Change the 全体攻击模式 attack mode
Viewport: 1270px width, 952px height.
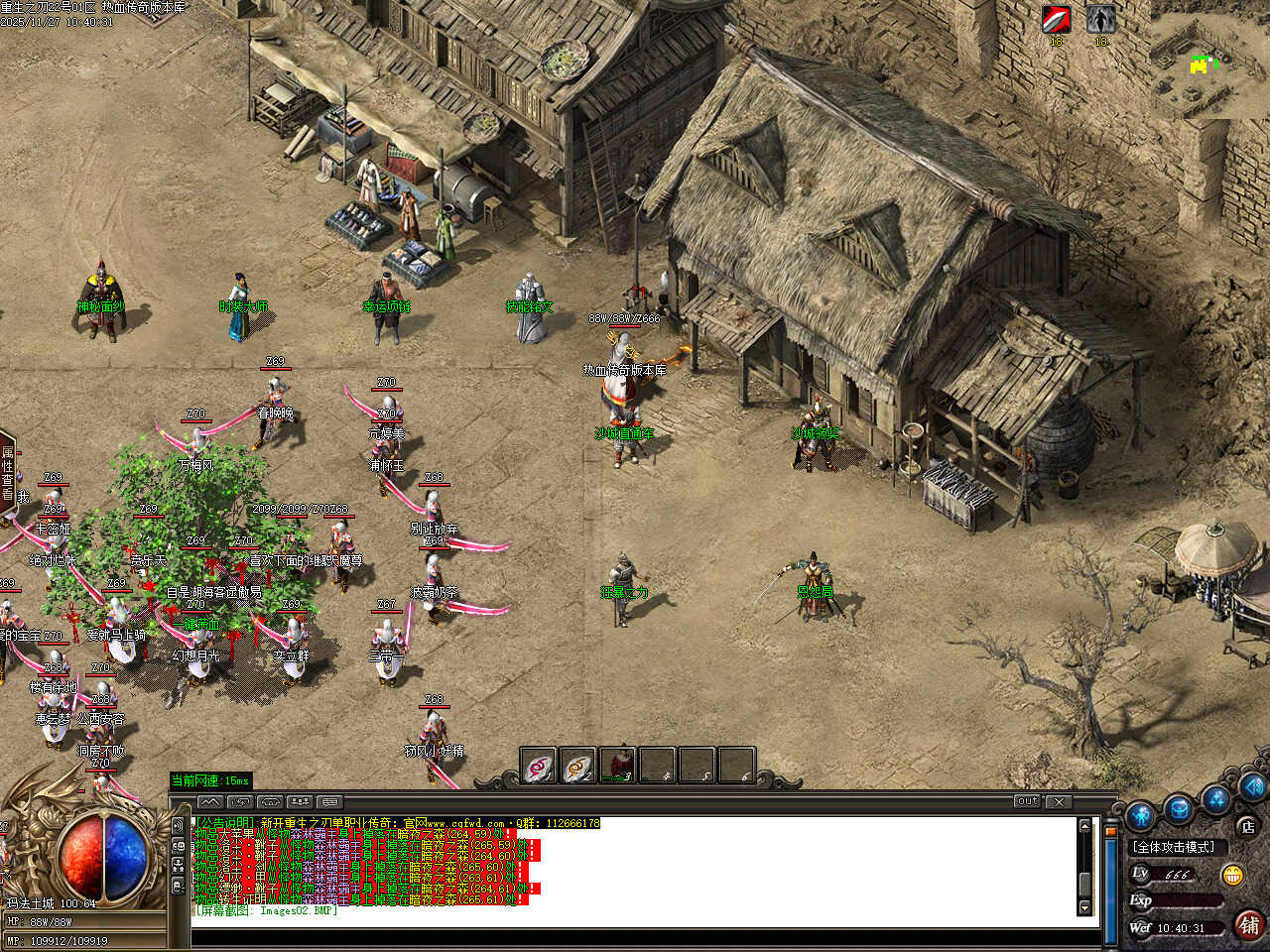point(1174,847)
